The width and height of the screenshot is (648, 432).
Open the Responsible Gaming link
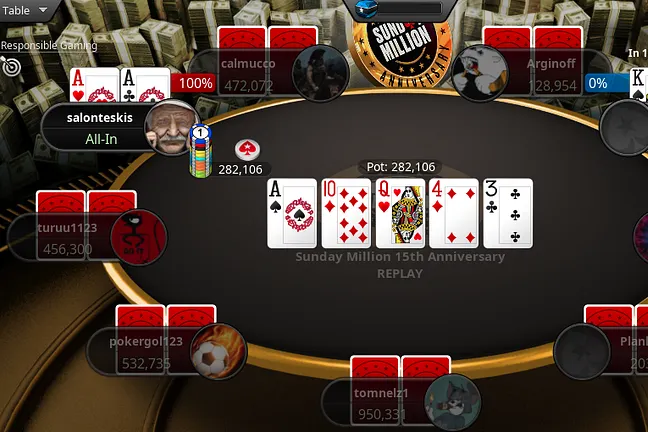pyautogui.click(x=48, y=45)
